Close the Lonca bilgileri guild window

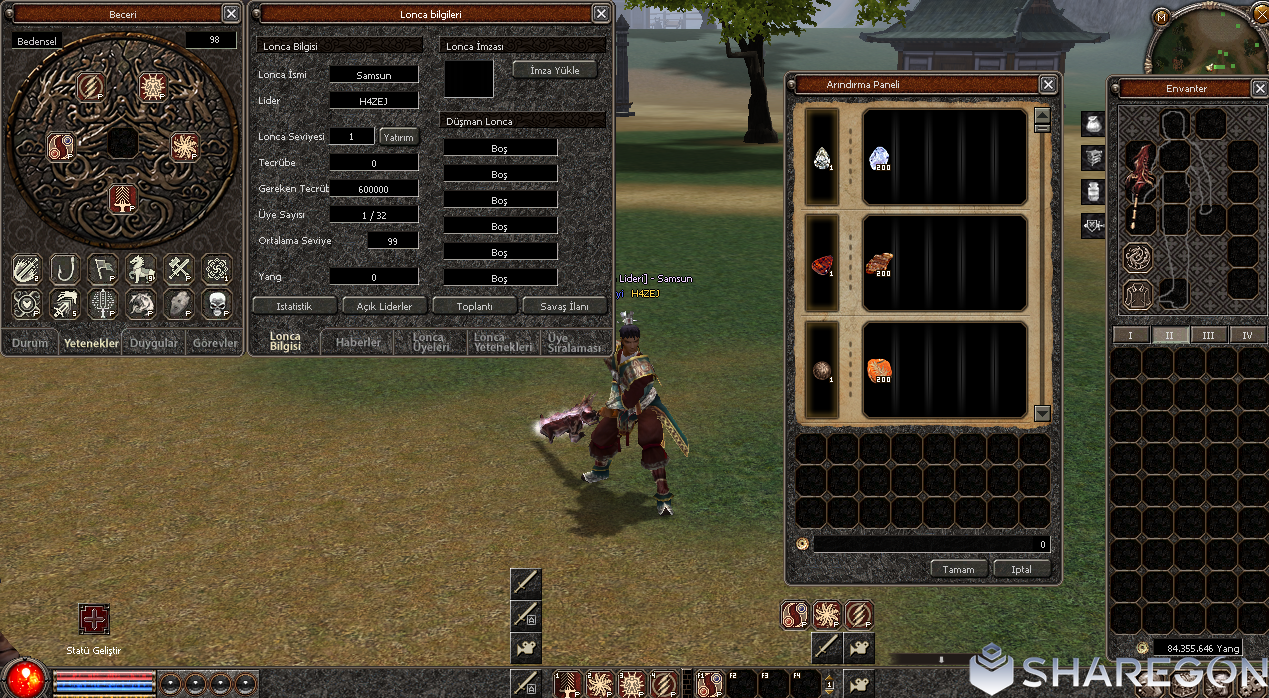[x=601, y=14]
